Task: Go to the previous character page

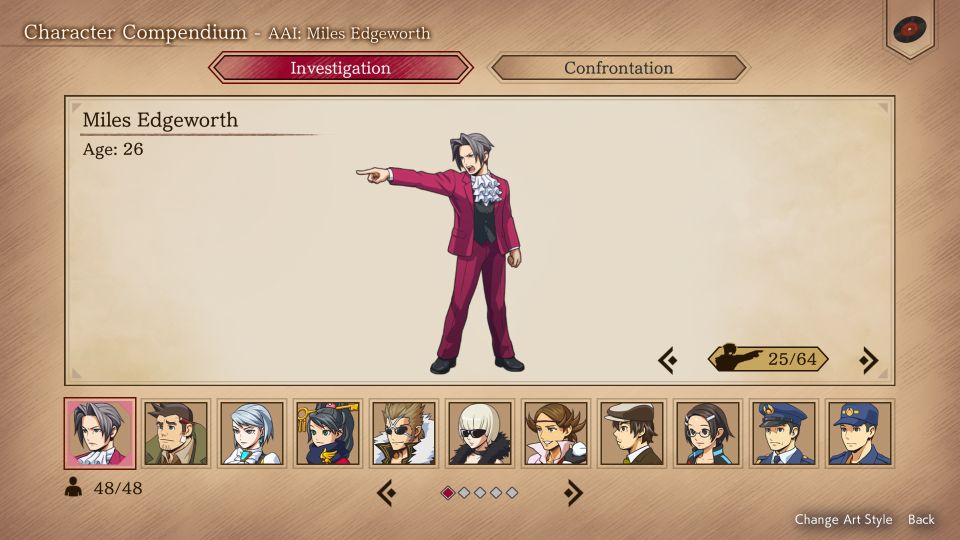Action: click(x=387, y=492)
